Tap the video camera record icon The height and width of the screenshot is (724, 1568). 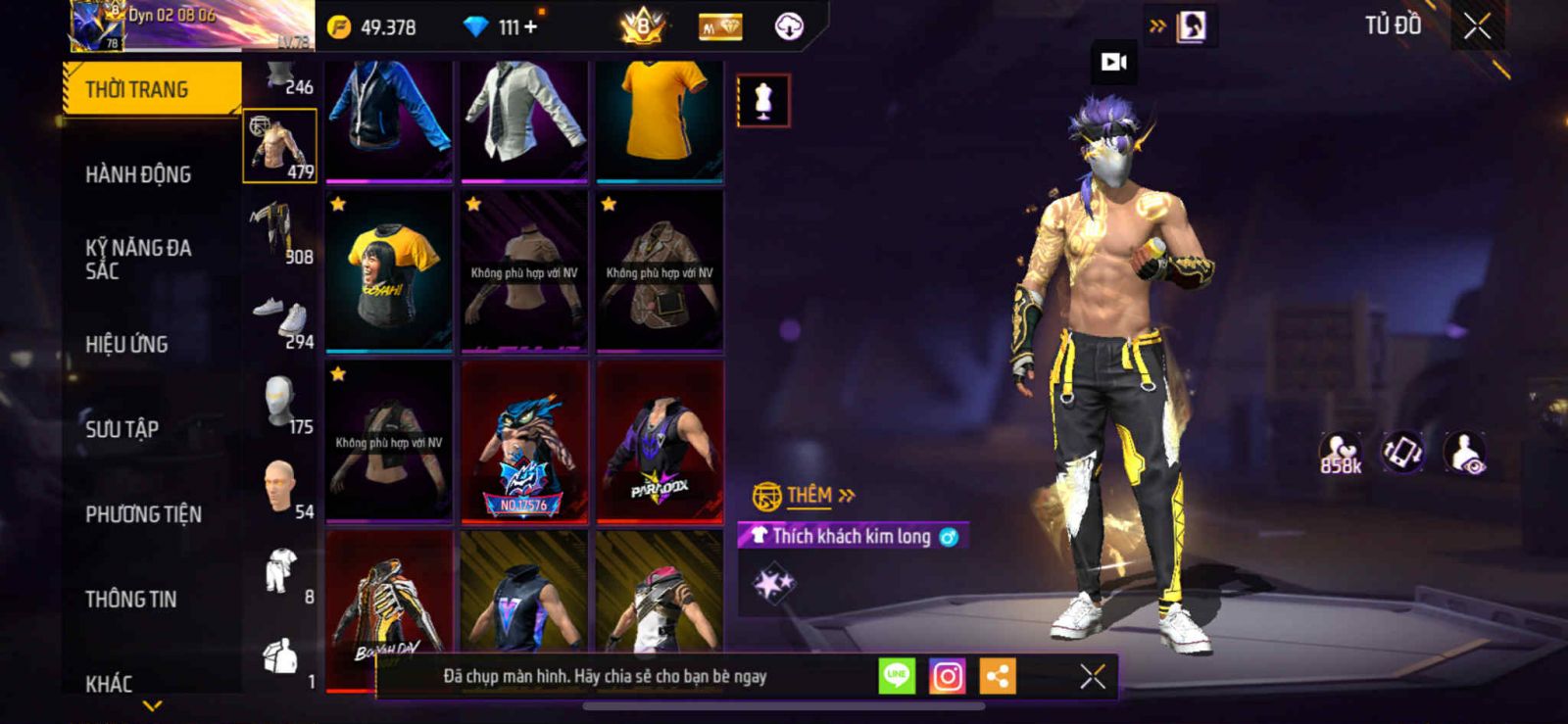click(1114, 63)
